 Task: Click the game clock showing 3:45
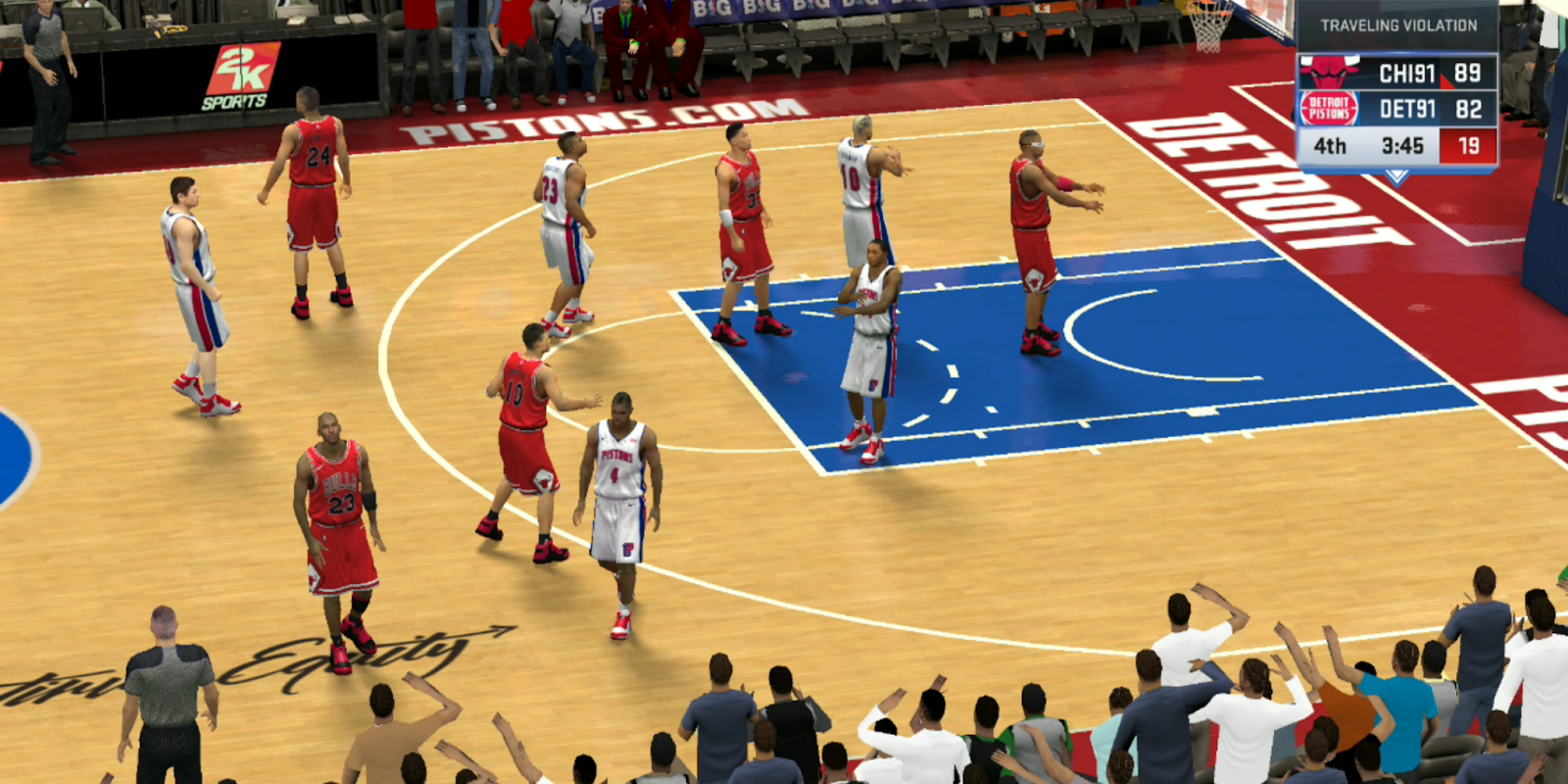tap(1401, 143)
